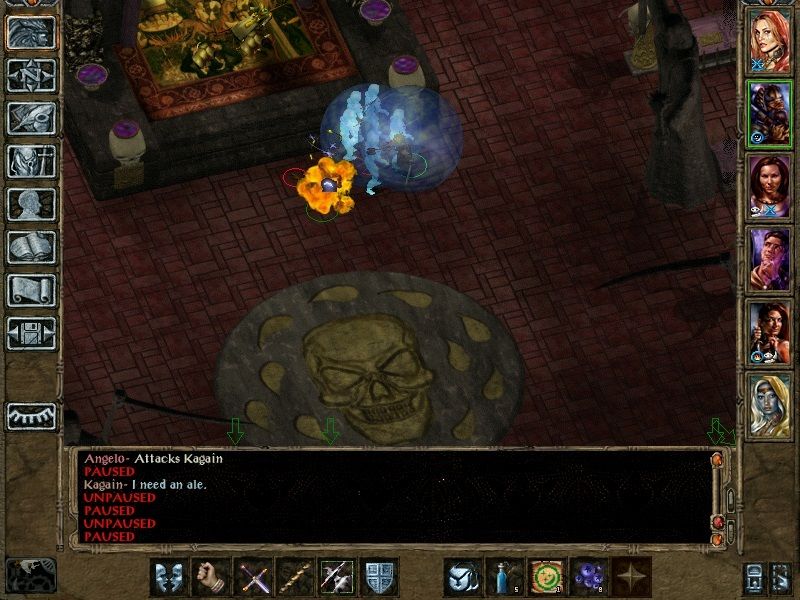Click the clock pause button
The image size is (800, 600).
(x=31, y=573)
